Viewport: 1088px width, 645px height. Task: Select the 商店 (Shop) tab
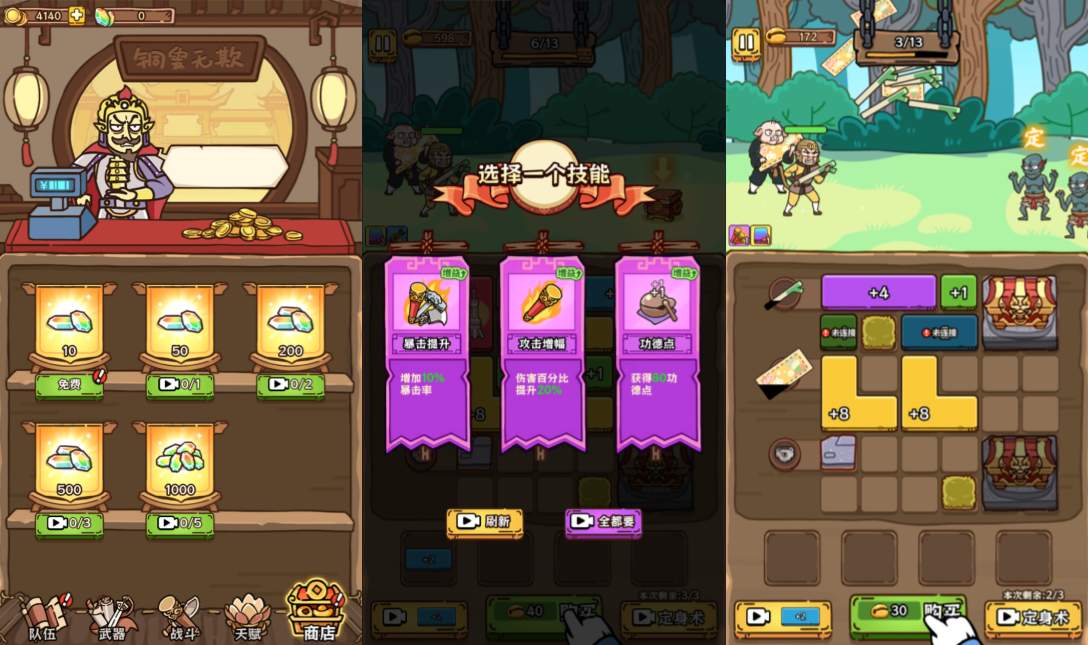coord(317,612)
